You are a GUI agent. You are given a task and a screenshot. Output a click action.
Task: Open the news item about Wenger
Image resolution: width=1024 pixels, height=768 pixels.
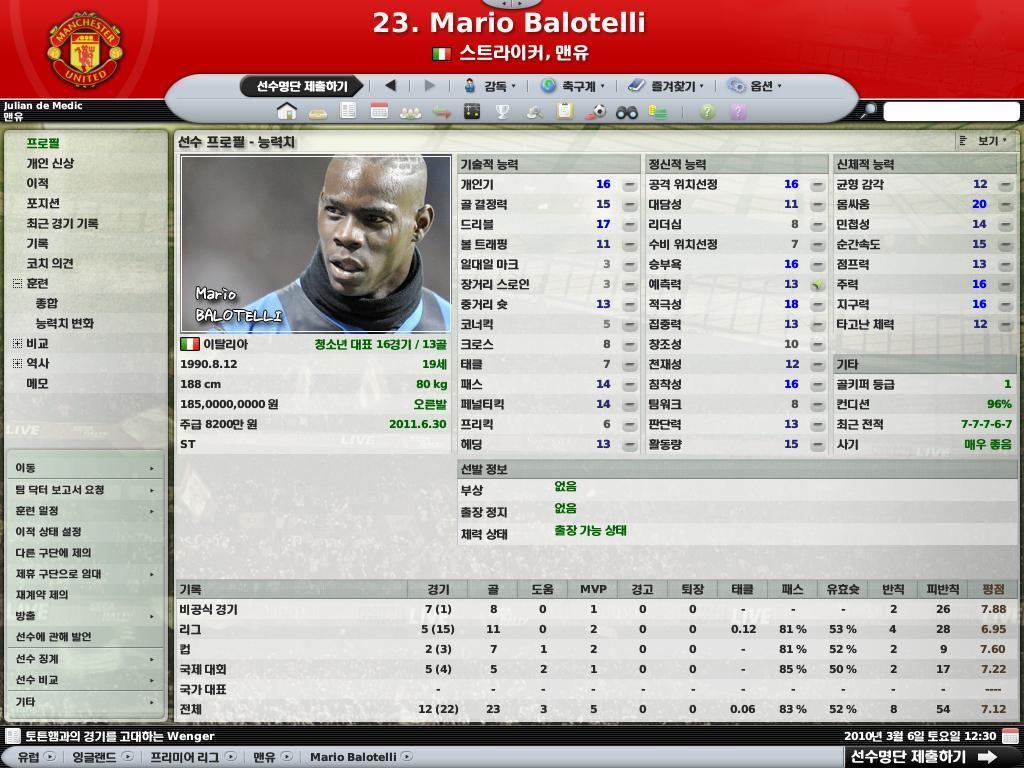pos(120,736)
